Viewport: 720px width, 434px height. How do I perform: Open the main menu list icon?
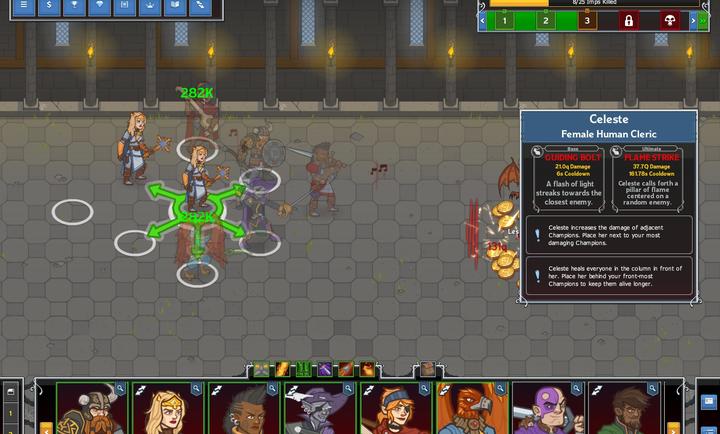25,5
